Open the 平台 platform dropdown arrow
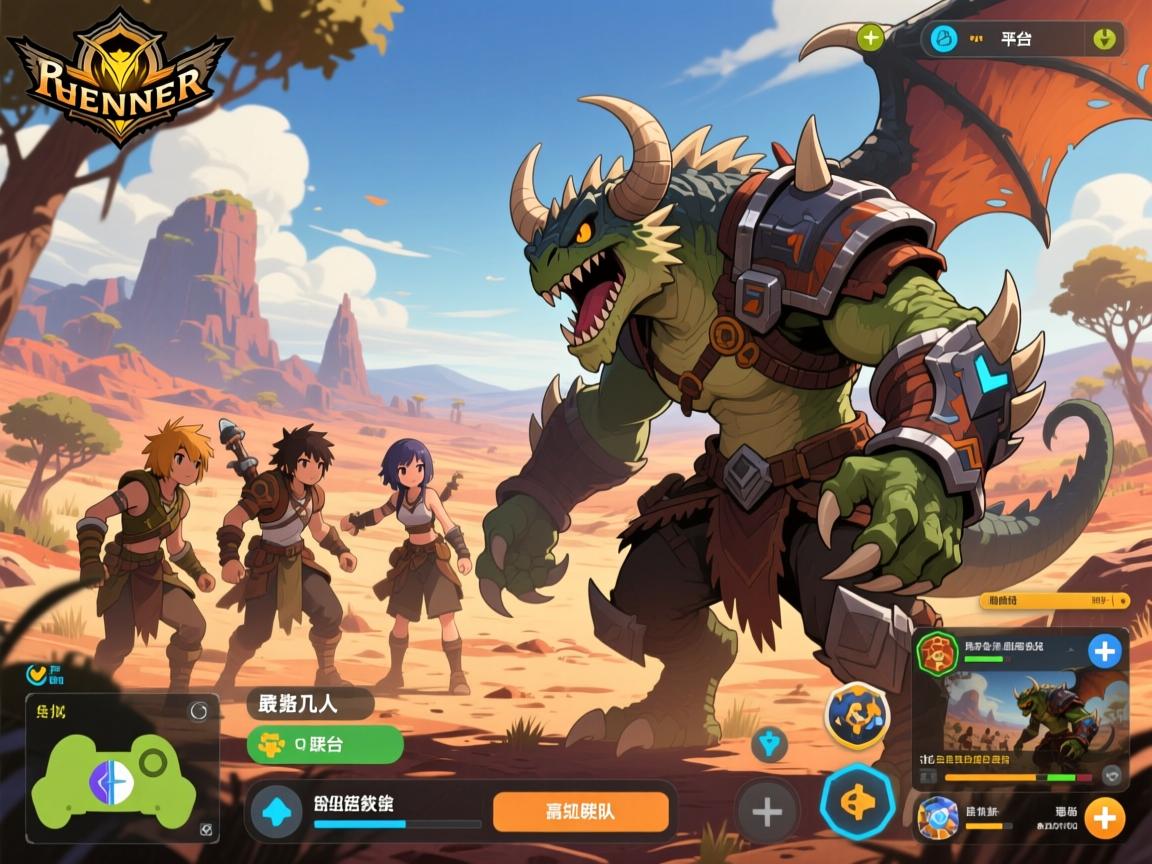This screenshot has height=864, width=1152. 1104,39
